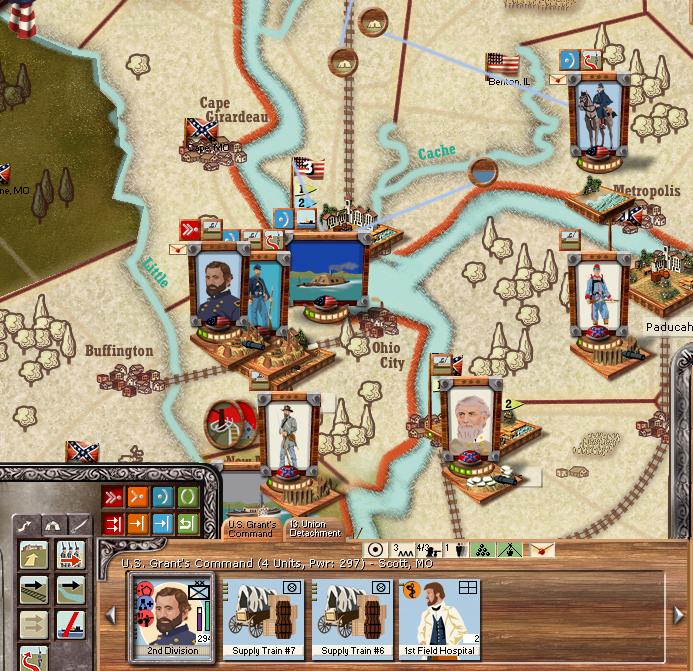Select the green passive posture button
Image resolution: width=693 pixels, height=671 pixels.
click(187, 497)
